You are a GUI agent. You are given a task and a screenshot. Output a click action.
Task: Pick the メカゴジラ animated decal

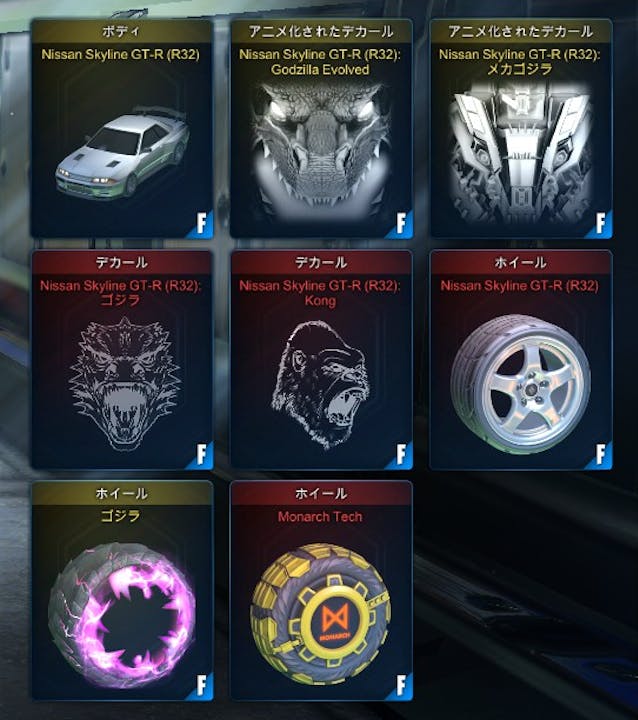(520, 150)
